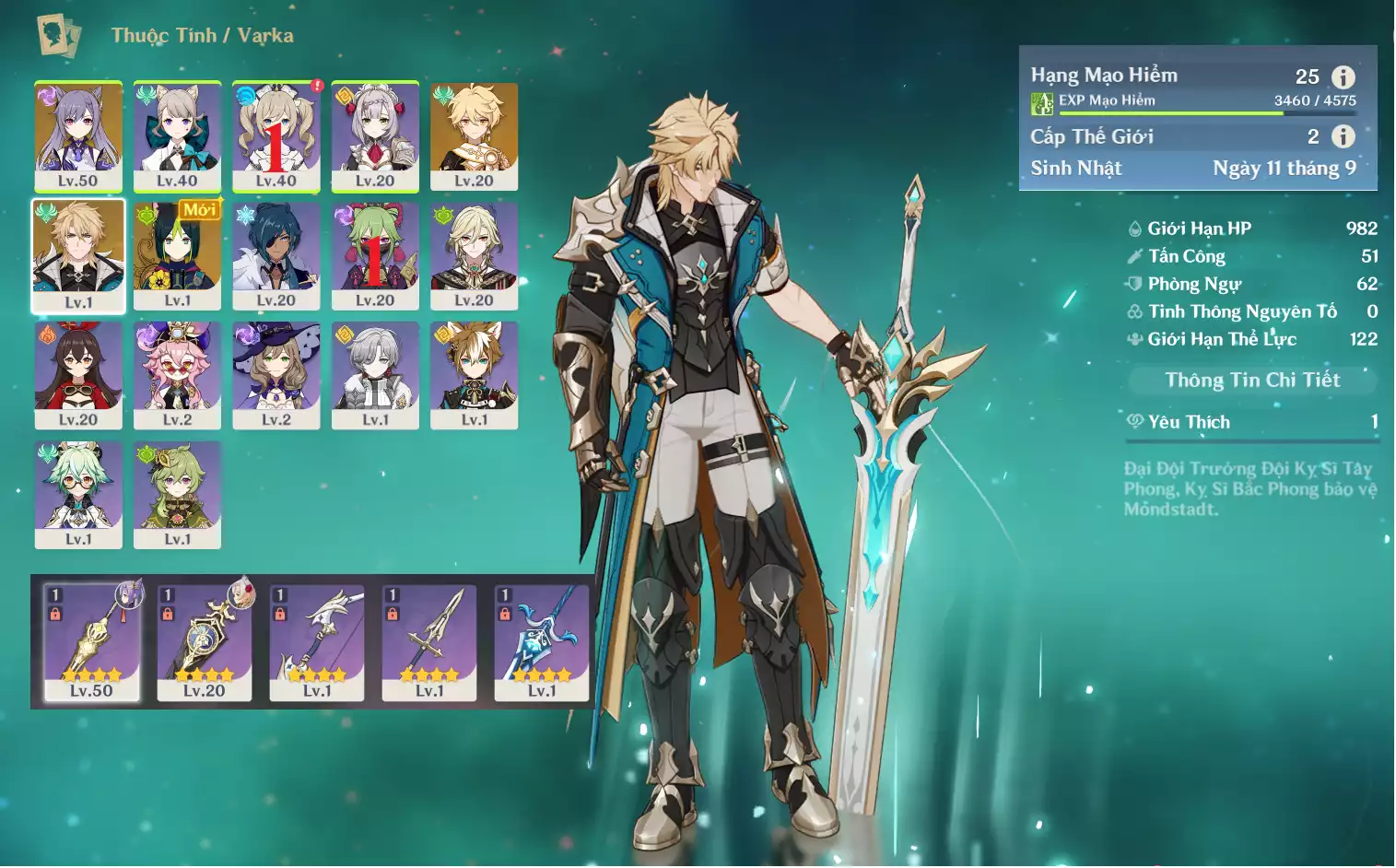Select masked Kuki Shinobu's portrait
This screenshot has height=868, width=1396.
375,255
